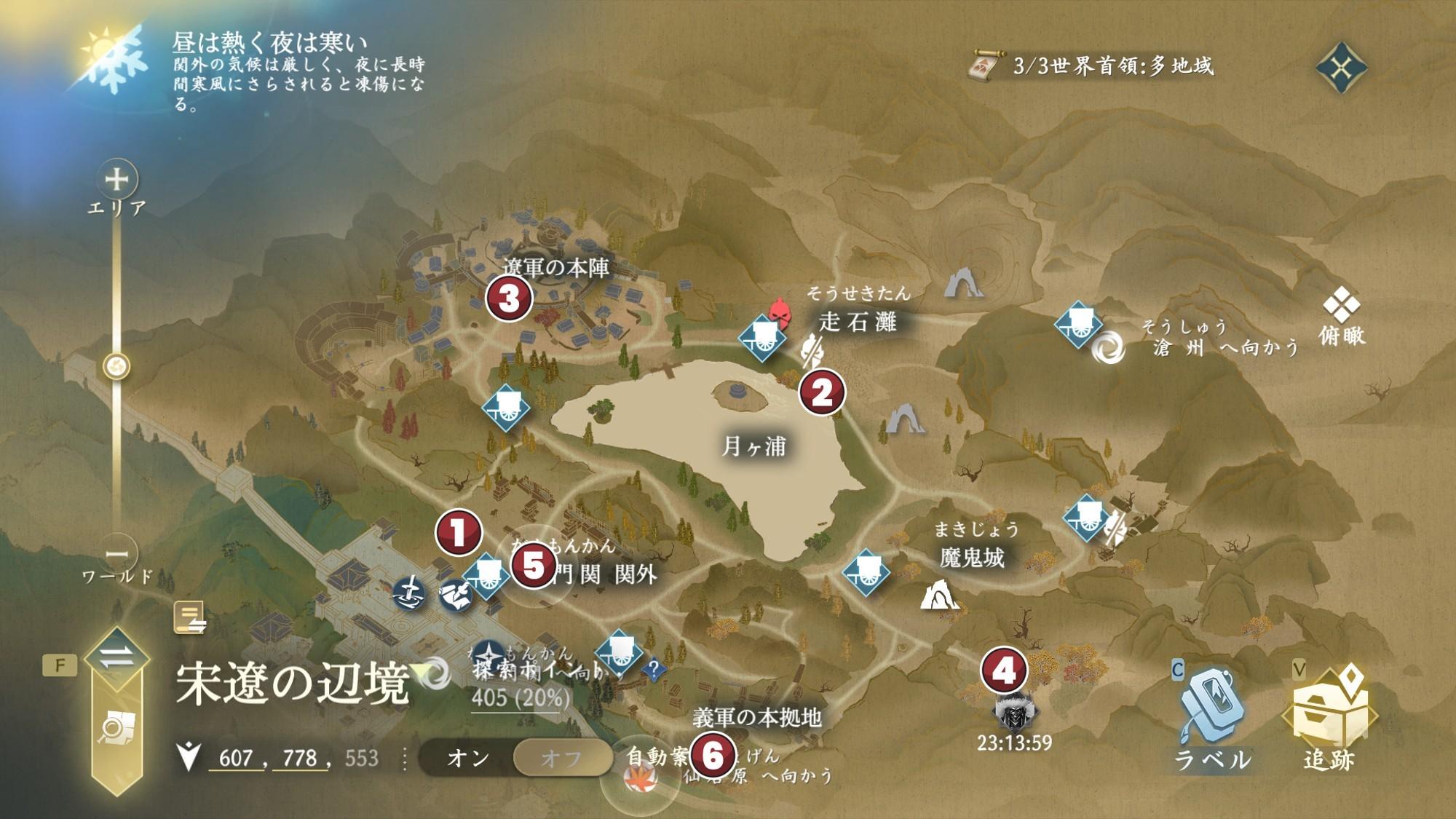Image resolution: width=1456 pixels, height=819 pixels.
Task: Select the carriage waypoint near 魔鬼城
Action: (x=866, y=571)
